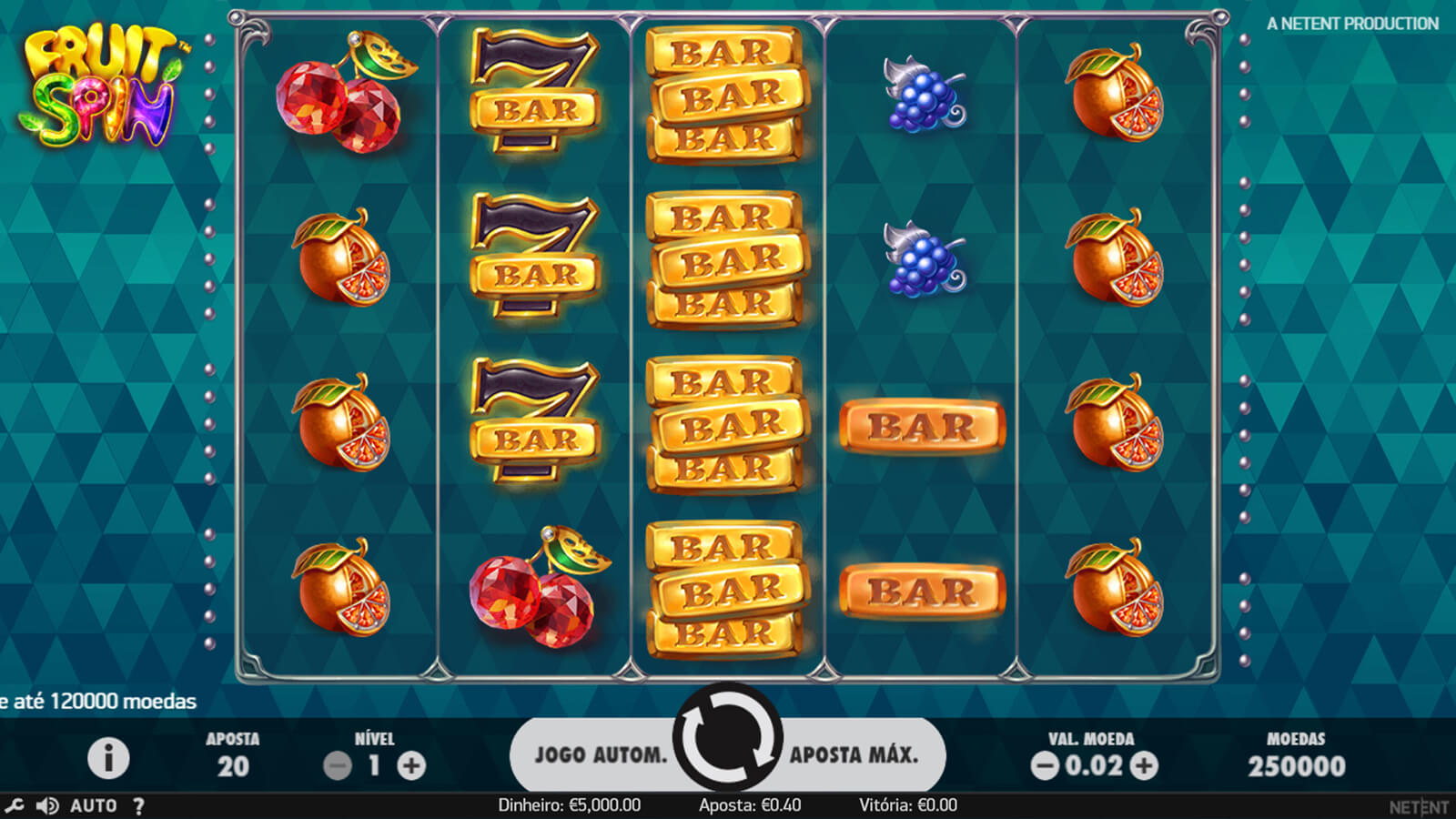Toggle the sound speaker icon
1456x819 pixels.
point(46,805)
